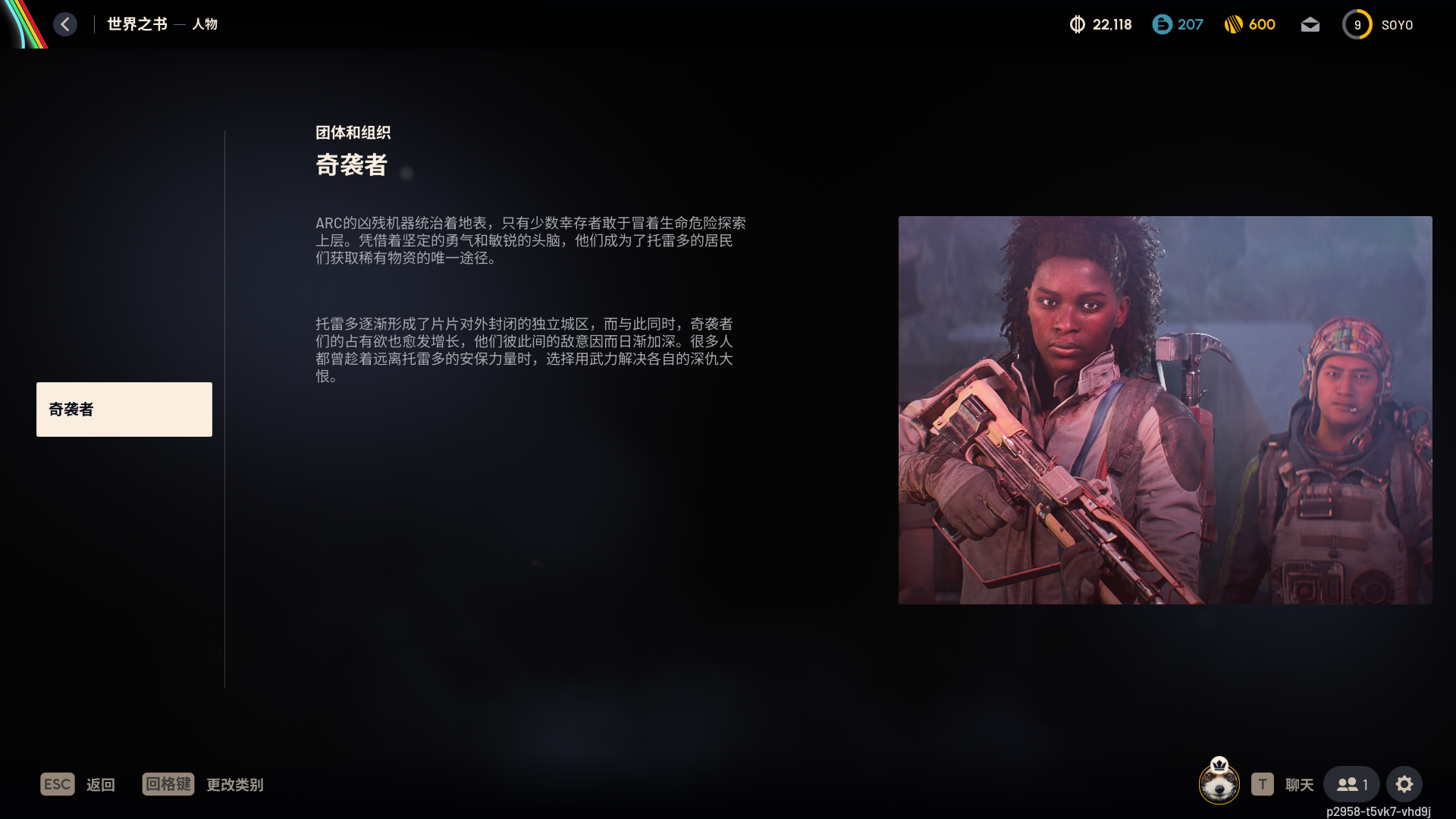View the 奇袭者 character artwork image
This screenshot has height=819, width=1456.
(x=1165, y=410)
